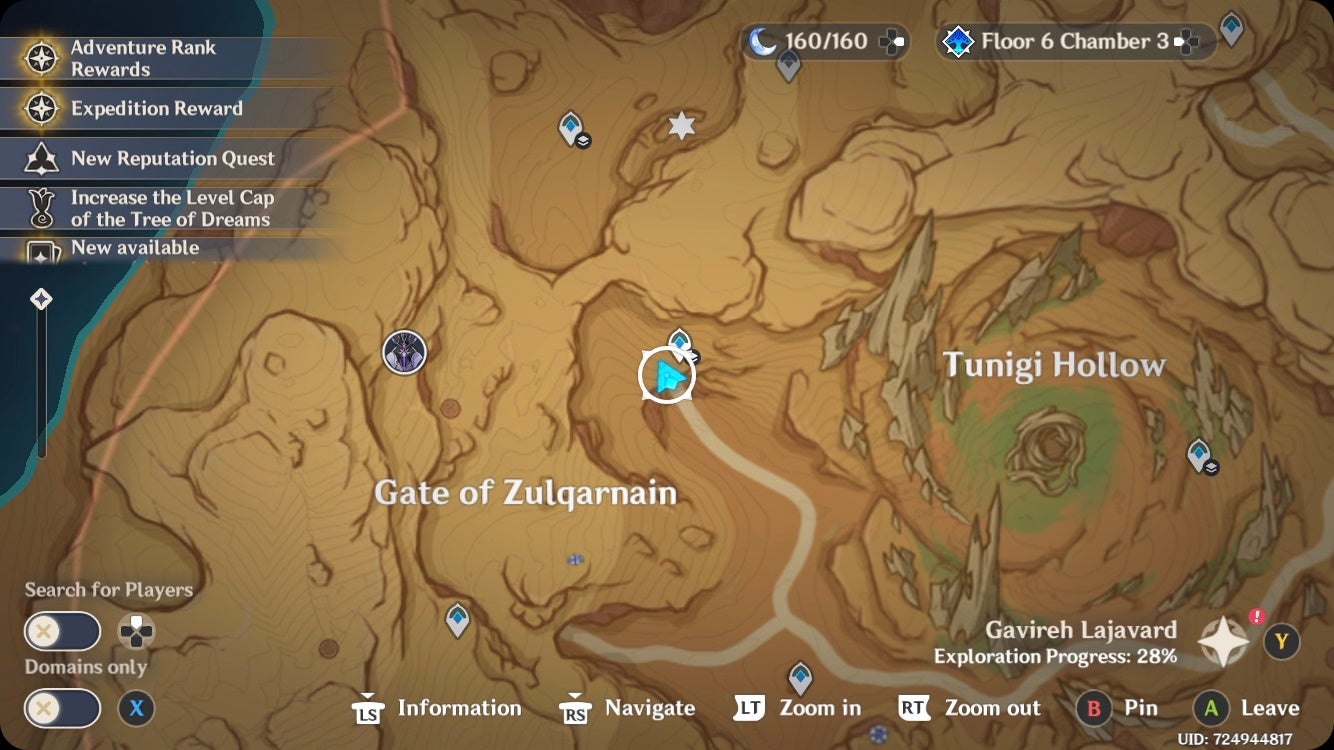This screenshot has width=1334, height=750.
Task: Toggle the Search for Players switch
Action: tap(62, 631)
